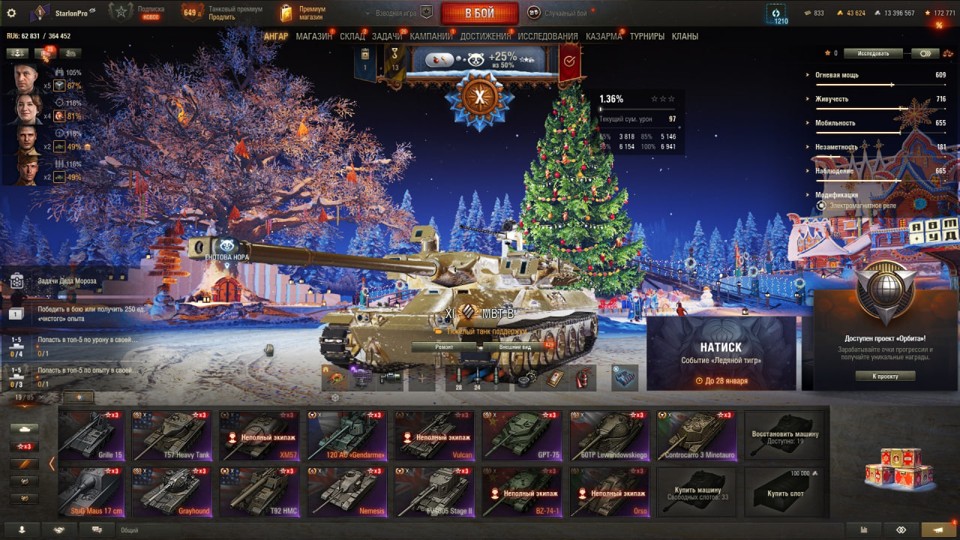Viewport: 960px width, 540px height.
Task: Choose the T57 Heavy Tank
Action: pos(178,435)
